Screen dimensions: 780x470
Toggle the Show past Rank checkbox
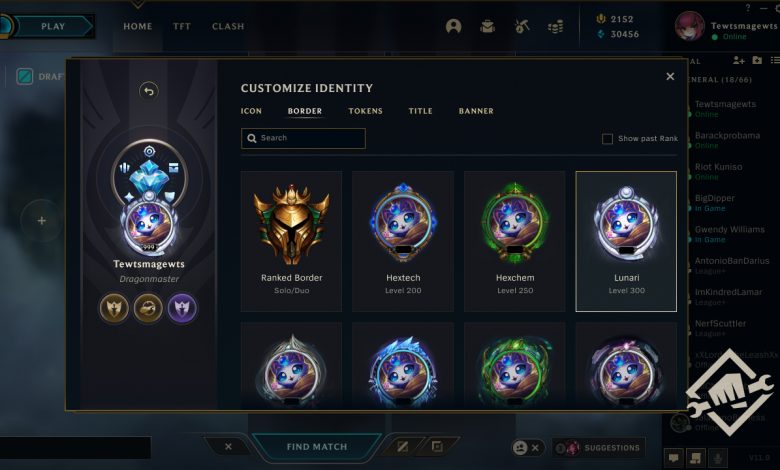point(607,139)
